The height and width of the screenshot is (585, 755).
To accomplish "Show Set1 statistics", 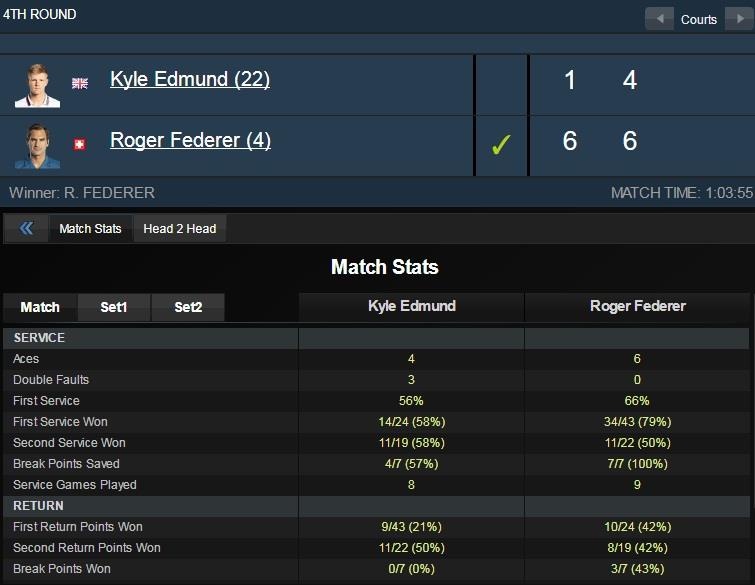I will point(114,308).
